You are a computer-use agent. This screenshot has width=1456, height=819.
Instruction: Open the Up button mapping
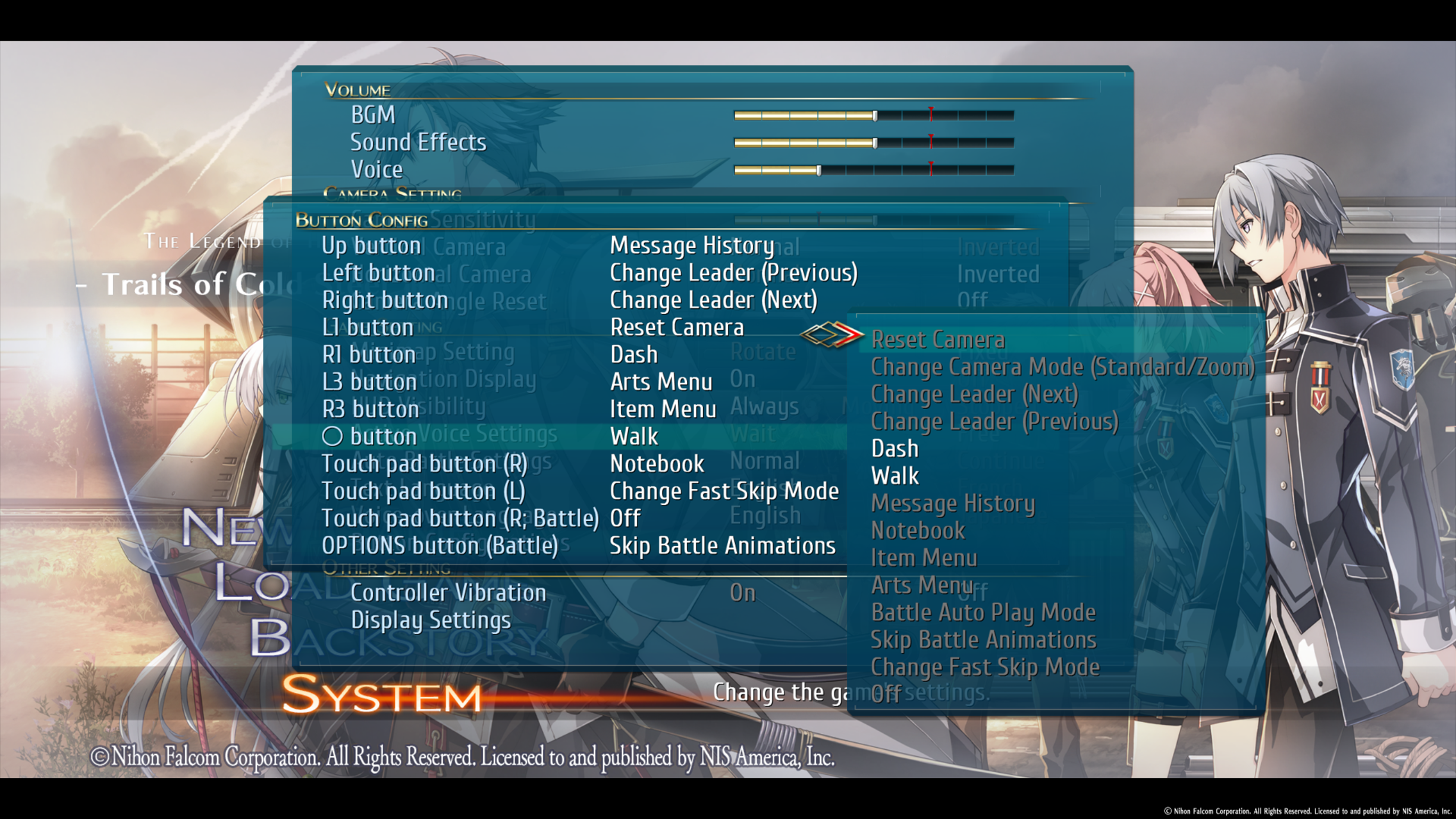coord(371,245)
